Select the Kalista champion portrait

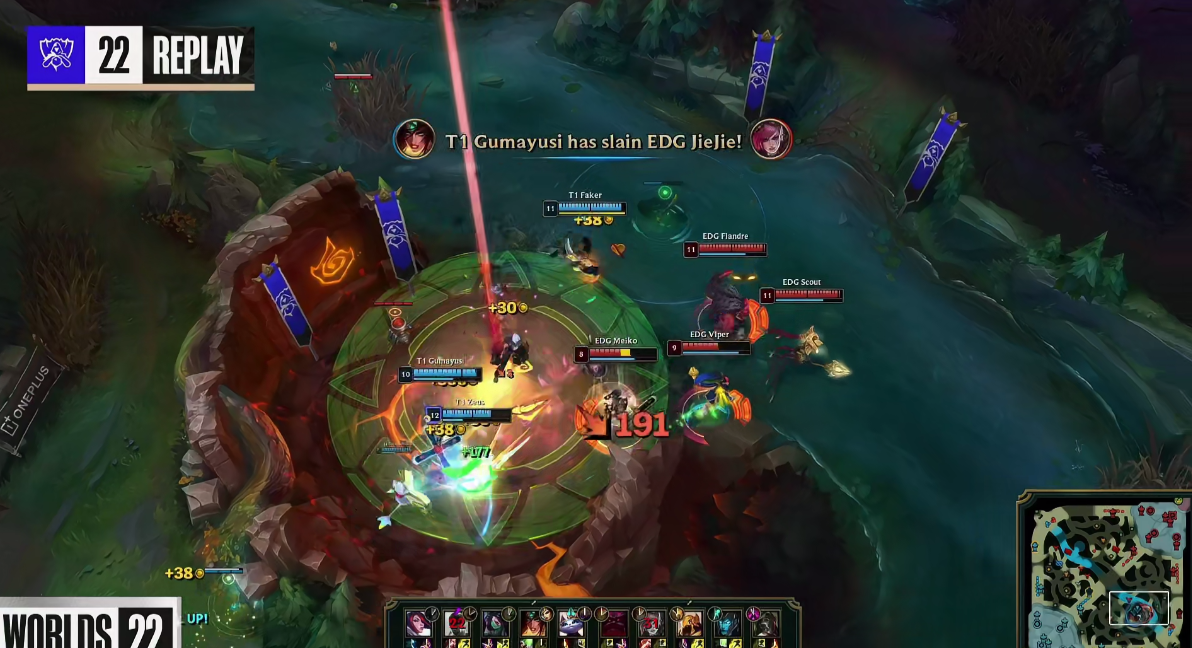(728, 622)
